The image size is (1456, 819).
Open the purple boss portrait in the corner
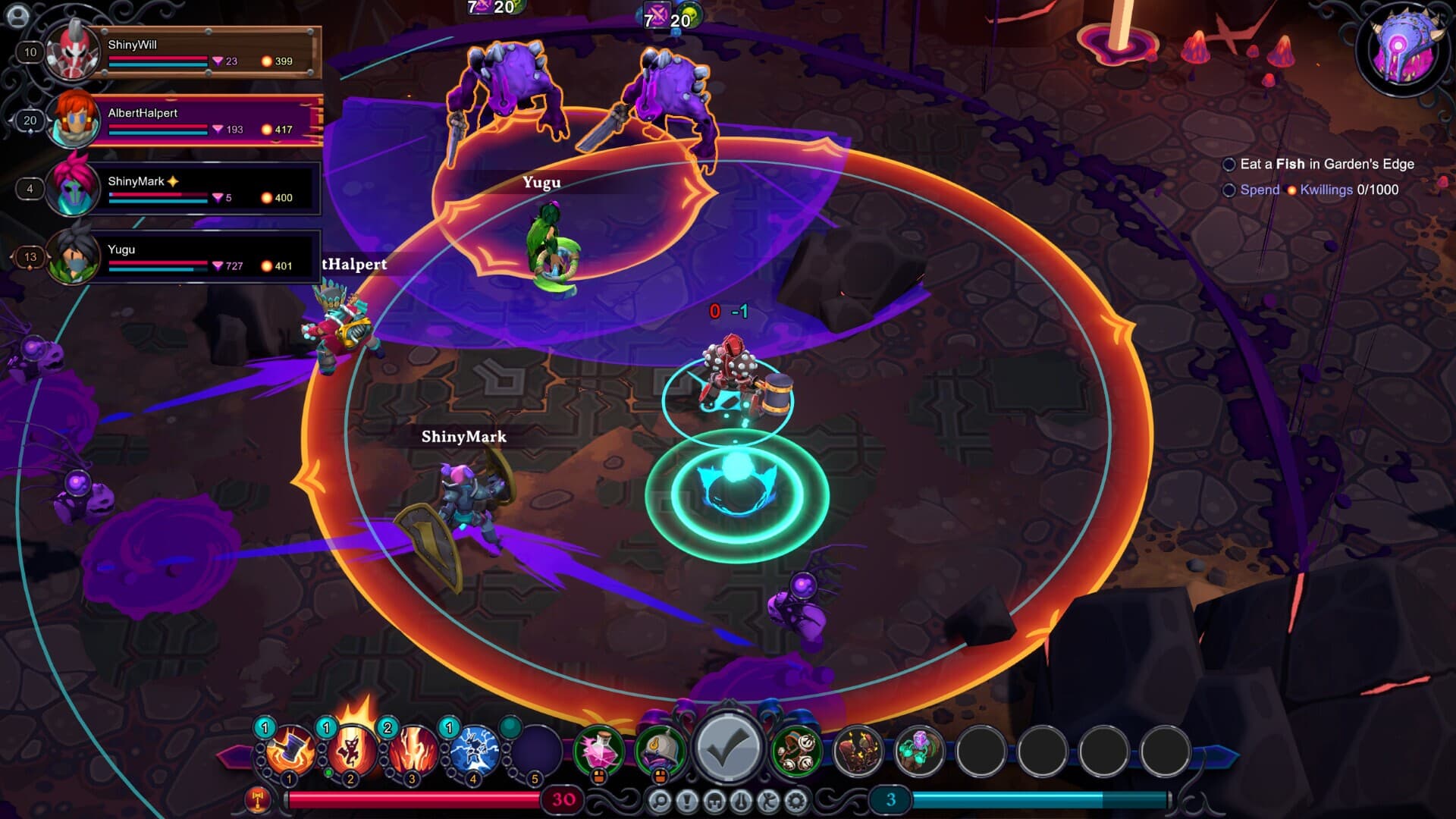[1402, 51]
